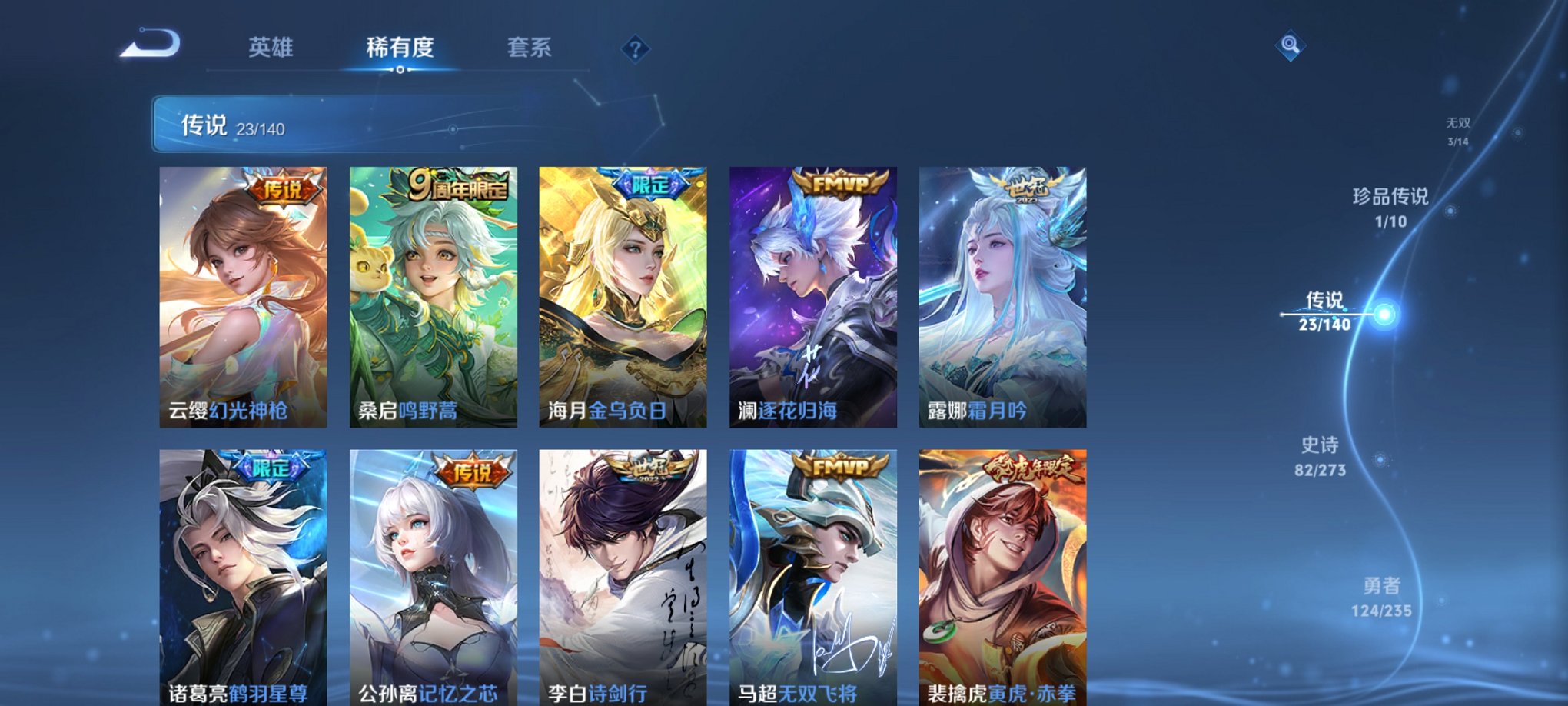The width and height of the screenshot is (1568, 706).
Task: Click the 传说 23/140 header banner
Action: (231, 127)
